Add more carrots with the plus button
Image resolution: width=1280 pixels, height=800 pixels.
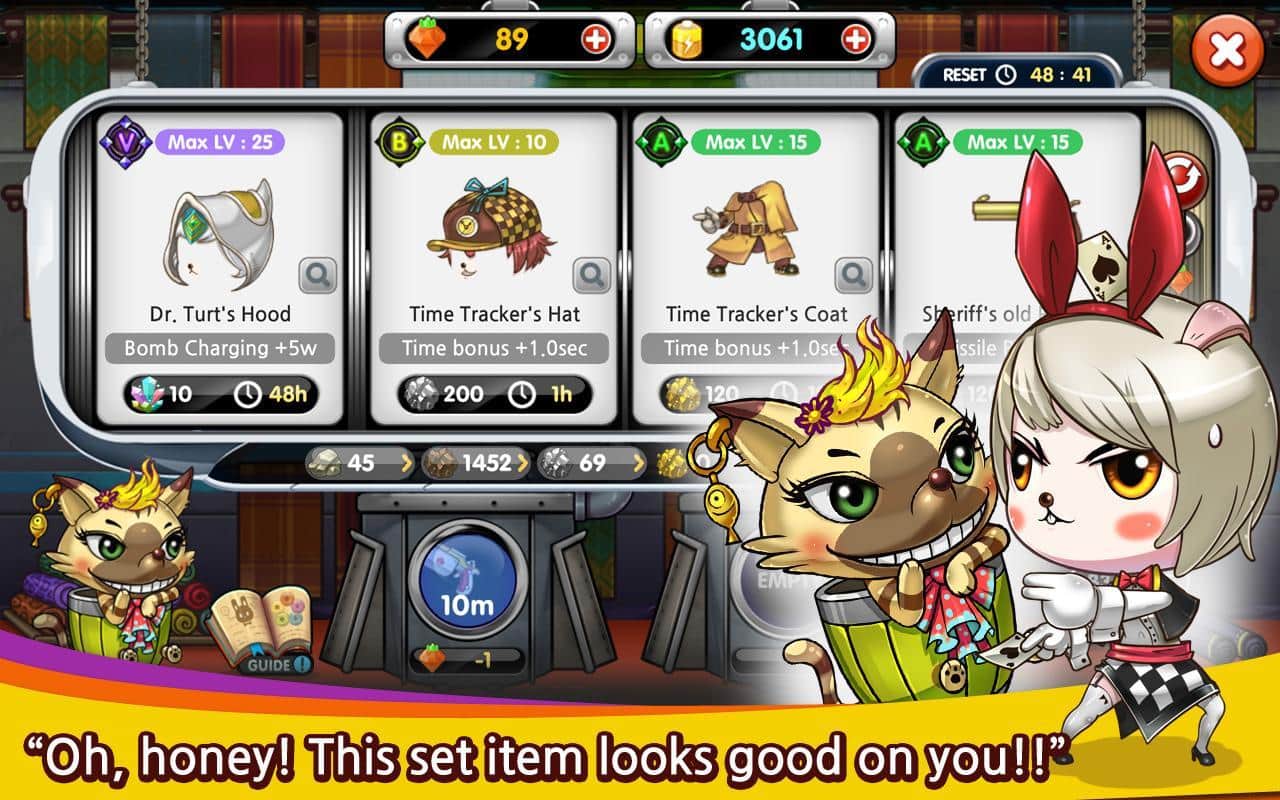[595, 40]
